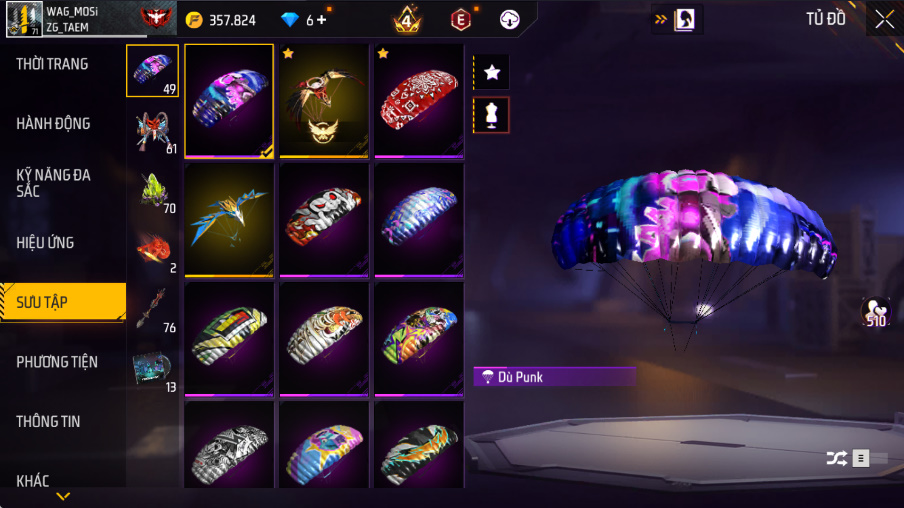Choose the Phương Tiện tab

click(x=57, y=362)
